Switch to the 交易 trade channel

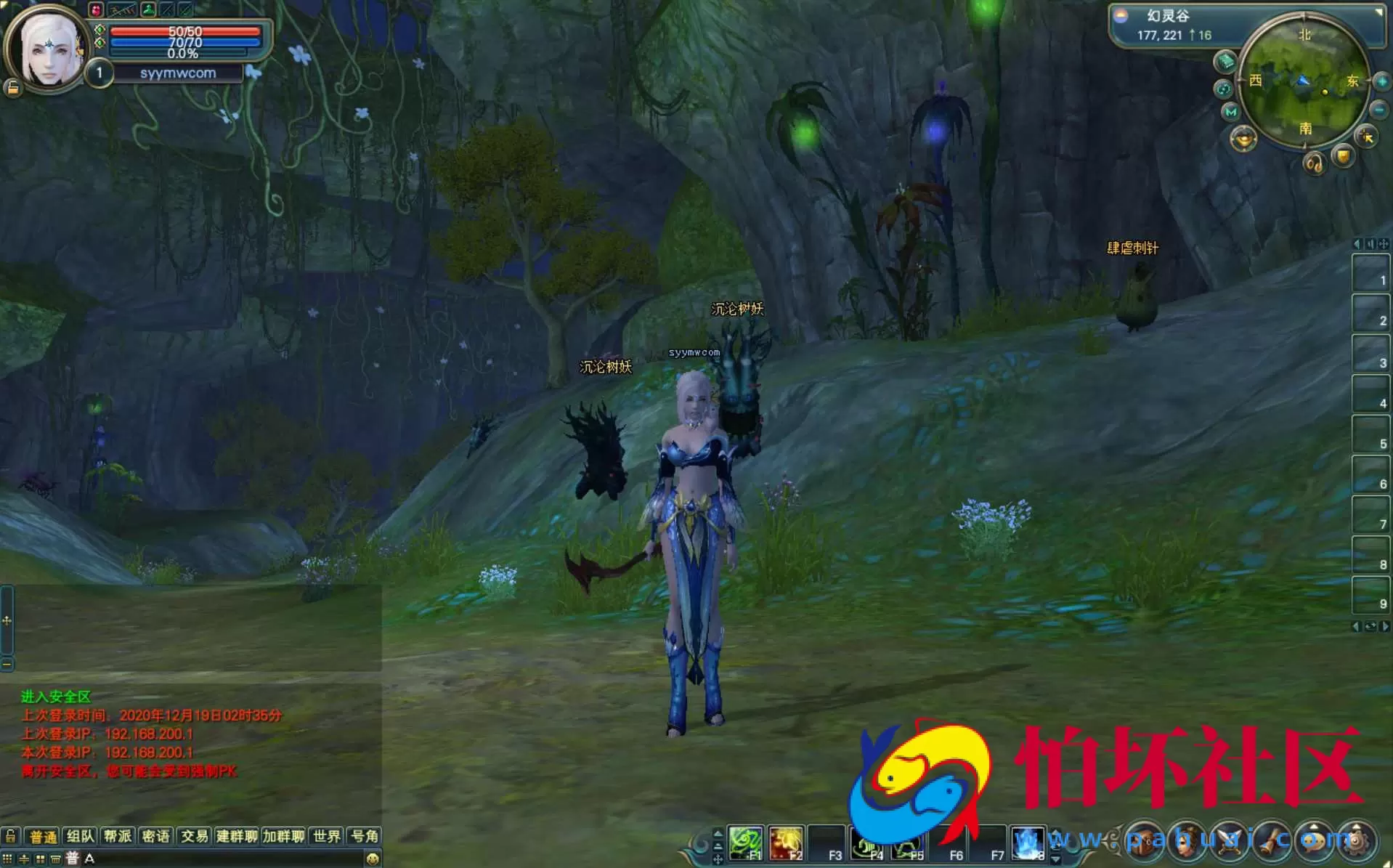pyautogui.click(x=194, y=836)
